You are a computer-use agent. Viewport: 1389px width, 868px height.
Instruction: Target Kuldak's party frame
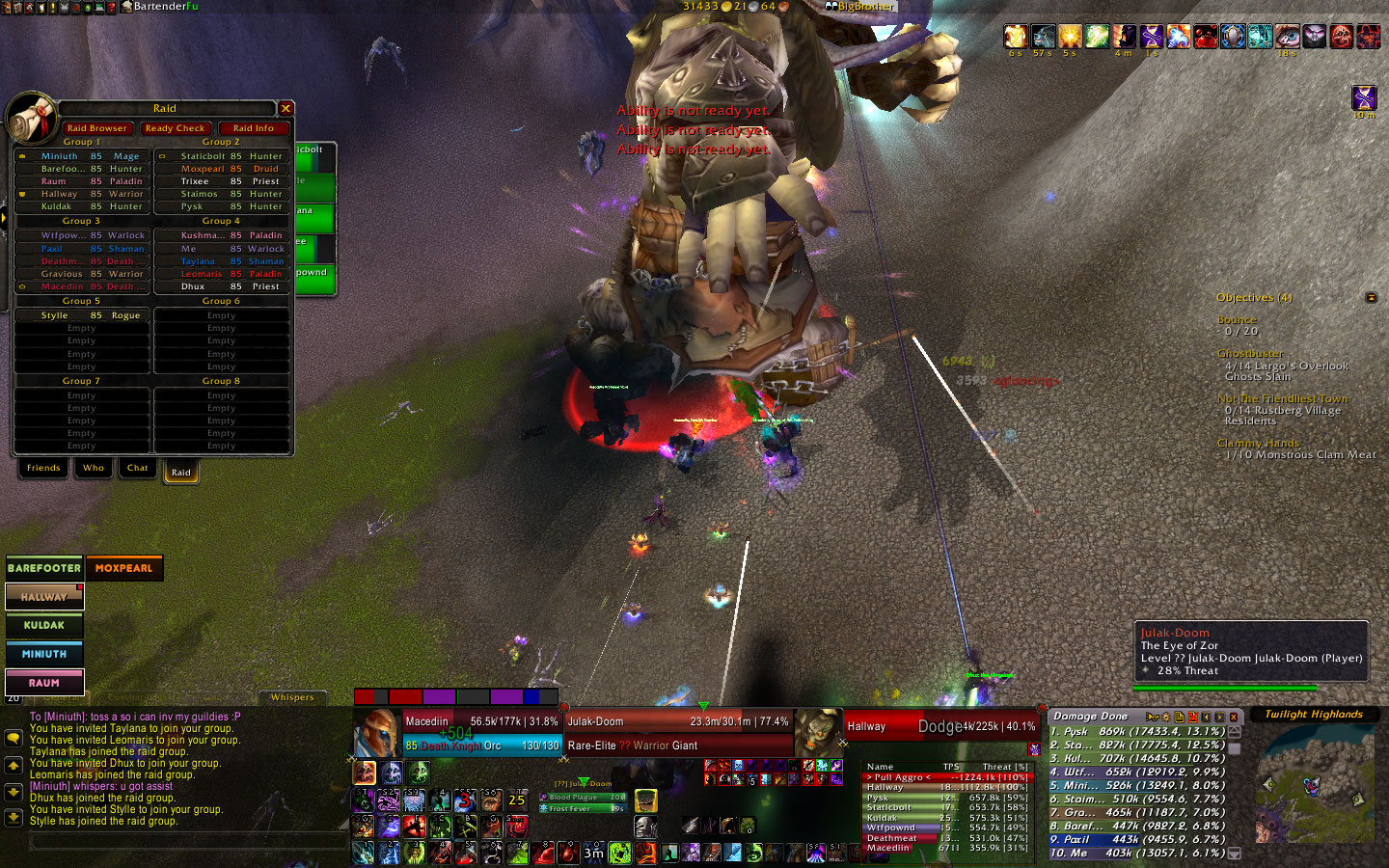coord(44,625)
